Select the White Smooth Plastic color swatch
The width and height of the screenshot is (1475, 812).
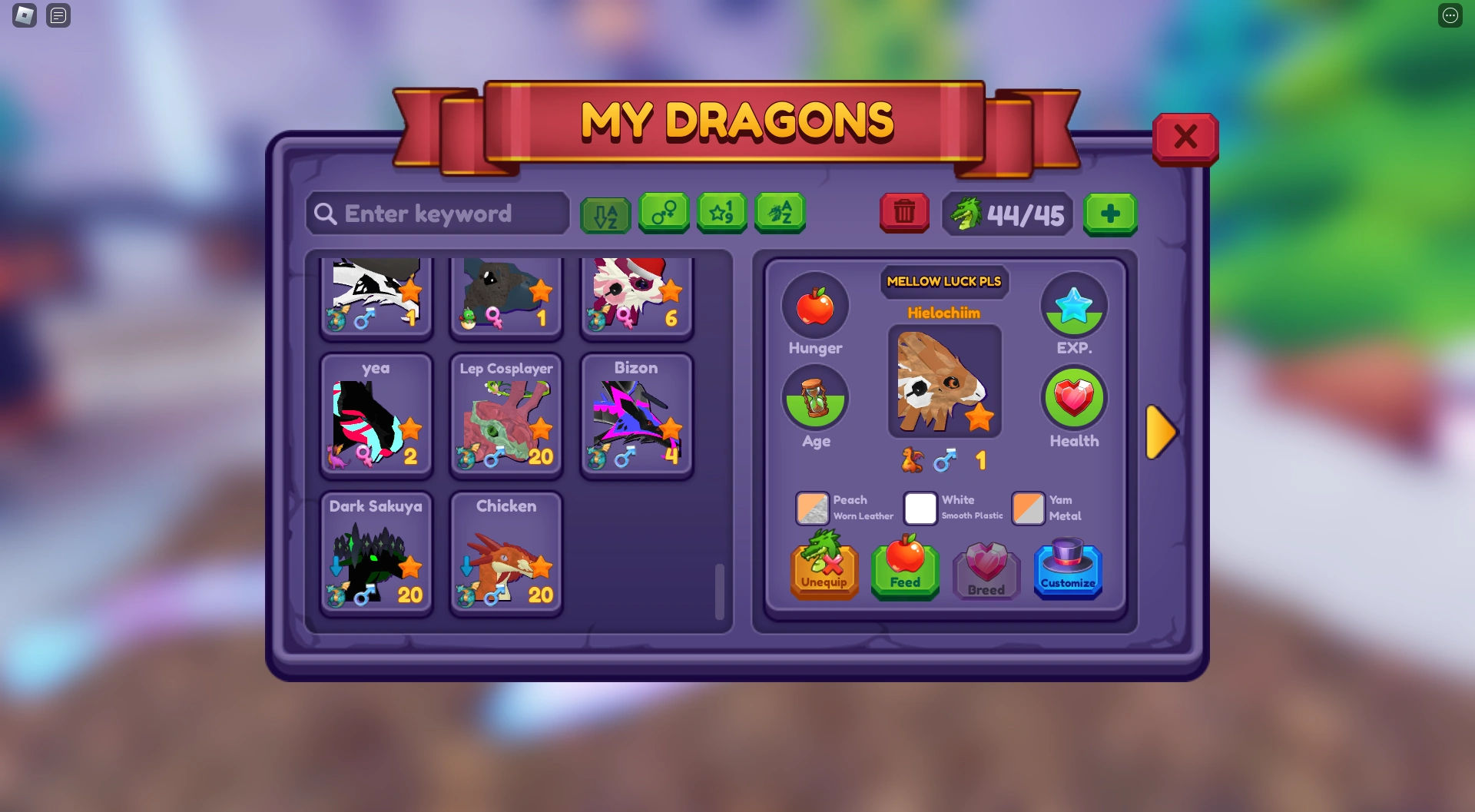920,508
